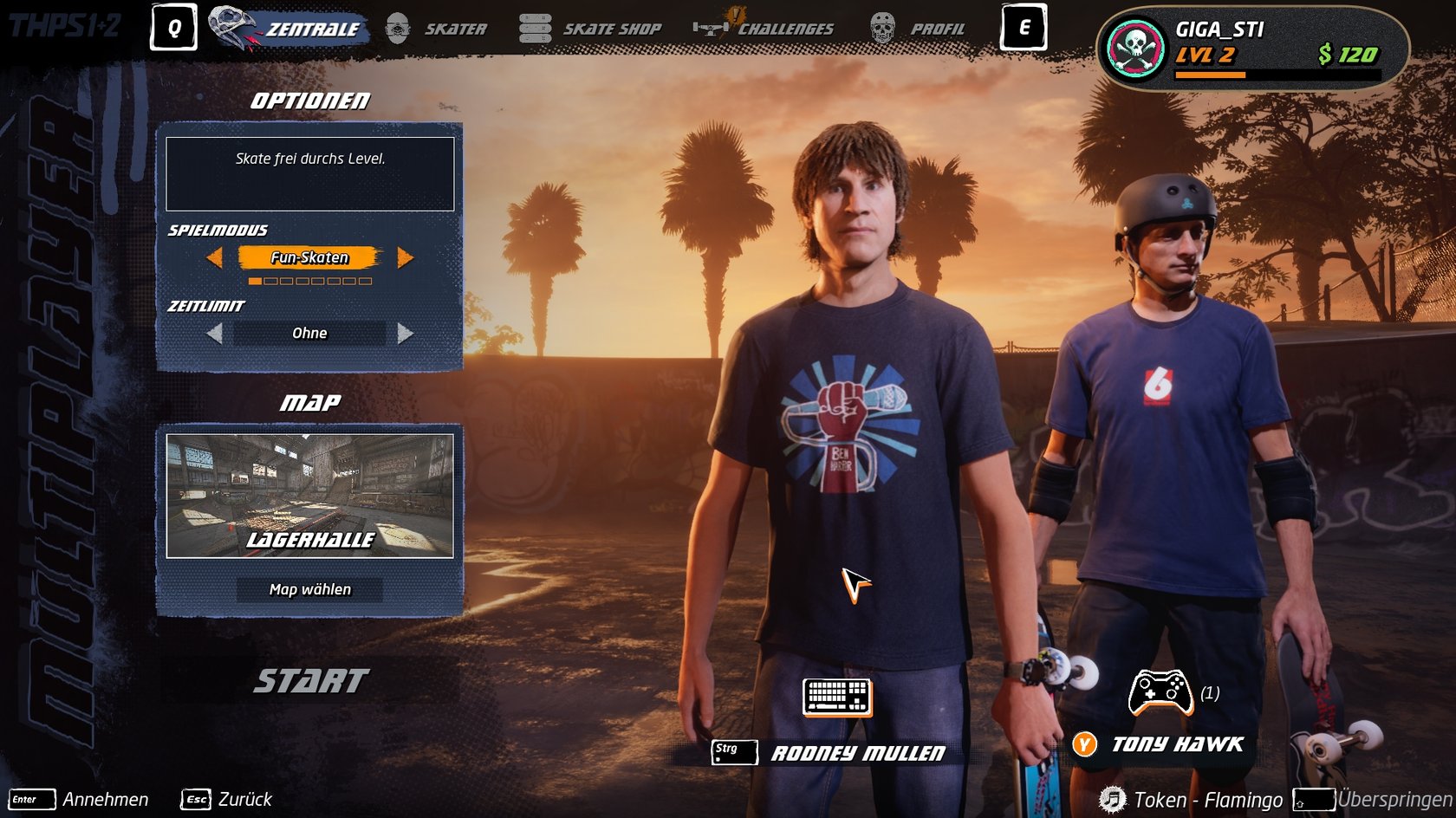Open the GIGA_STI player profile badge
The height and width of the screenshot is (818, 1456).
click(1252, 48)
